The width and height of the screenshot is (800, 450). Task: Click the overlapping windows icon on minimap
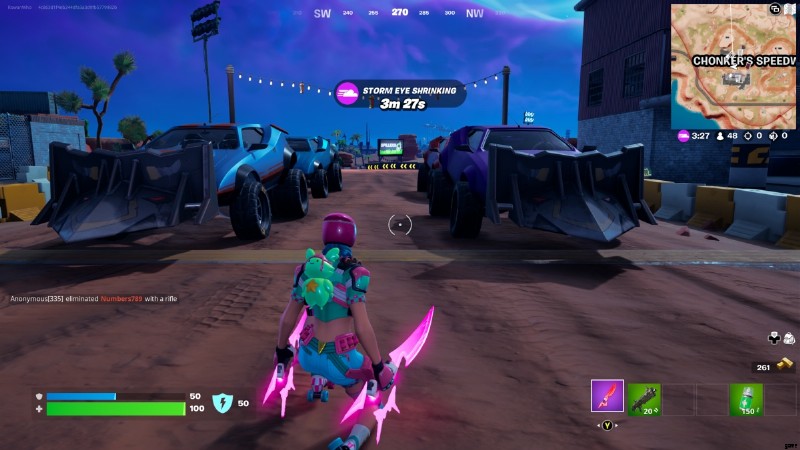[x=775, y=9]
